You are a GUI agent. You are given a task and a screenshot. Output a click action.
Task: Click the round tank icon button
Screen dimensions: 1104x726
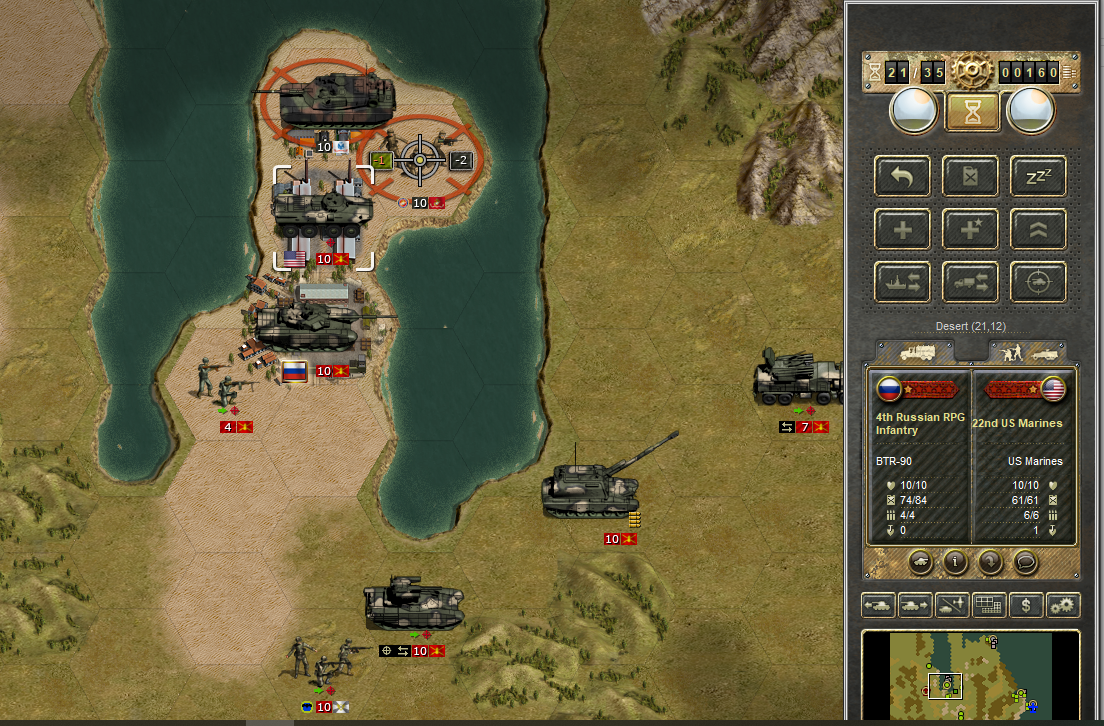tap(921, 562)
